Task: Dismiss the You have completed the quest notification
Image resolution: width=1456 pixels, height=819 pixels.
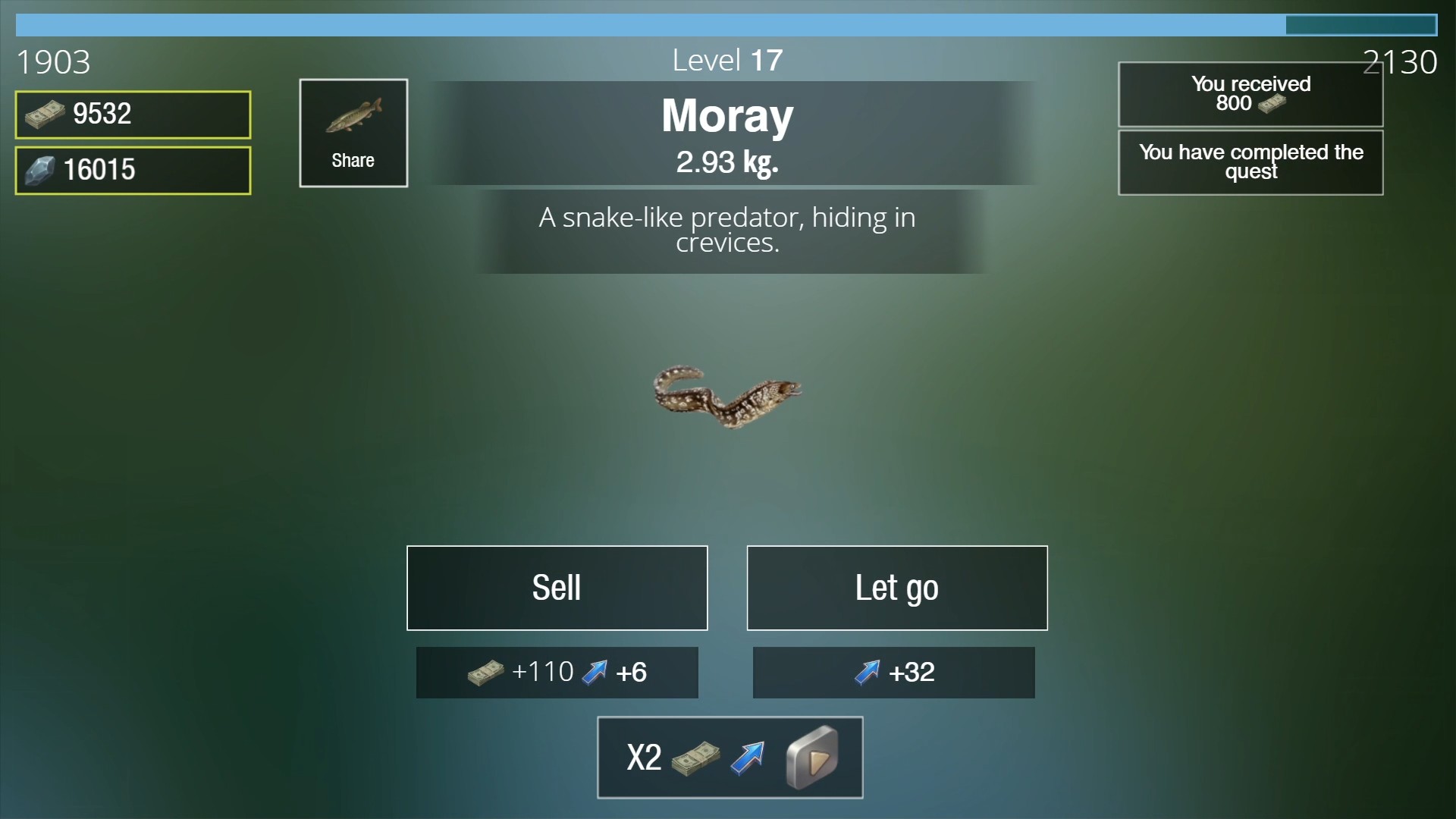Action: 1250,162
